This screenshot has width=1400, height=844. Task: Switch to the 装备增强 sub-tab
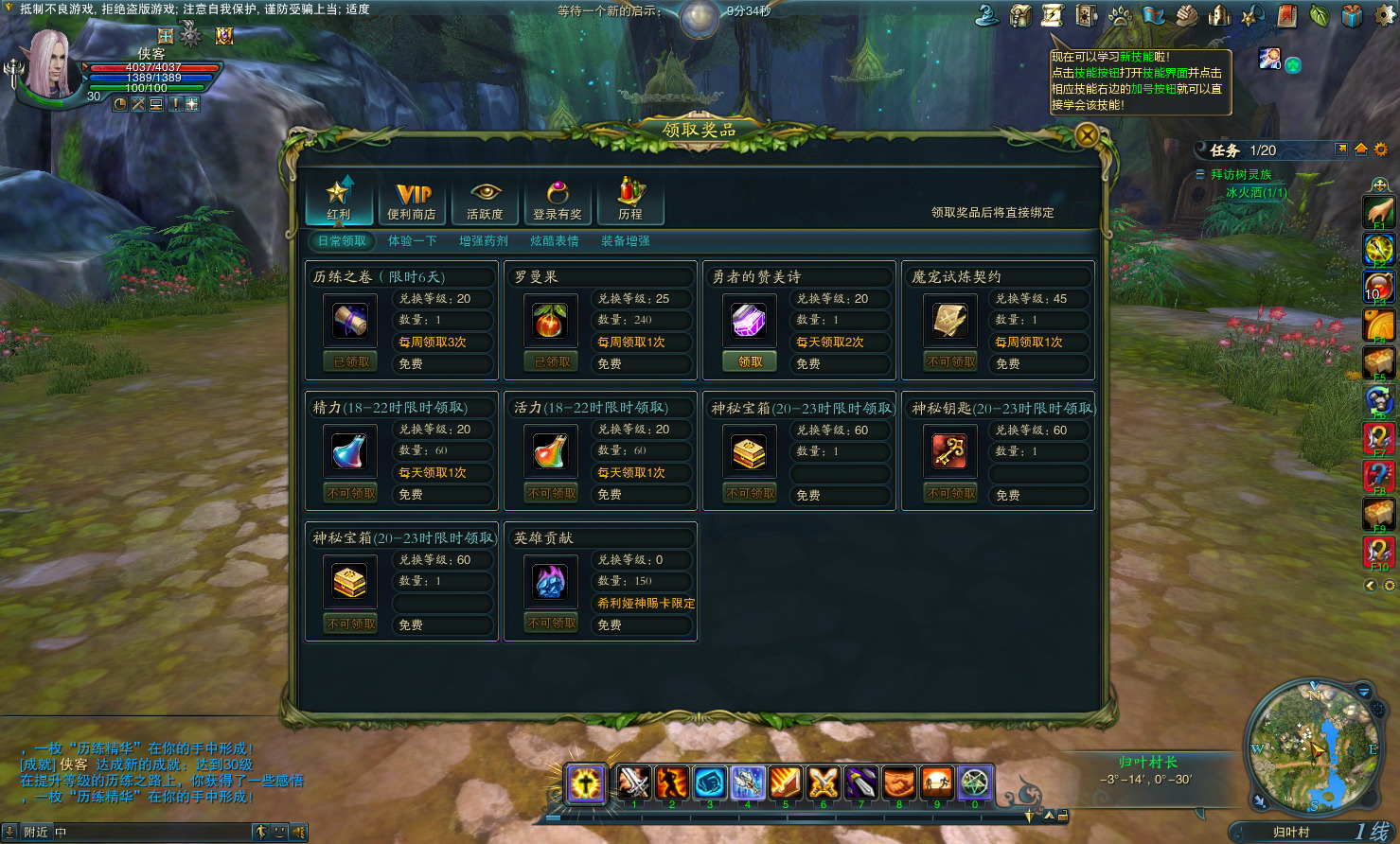tap(626, 240)
